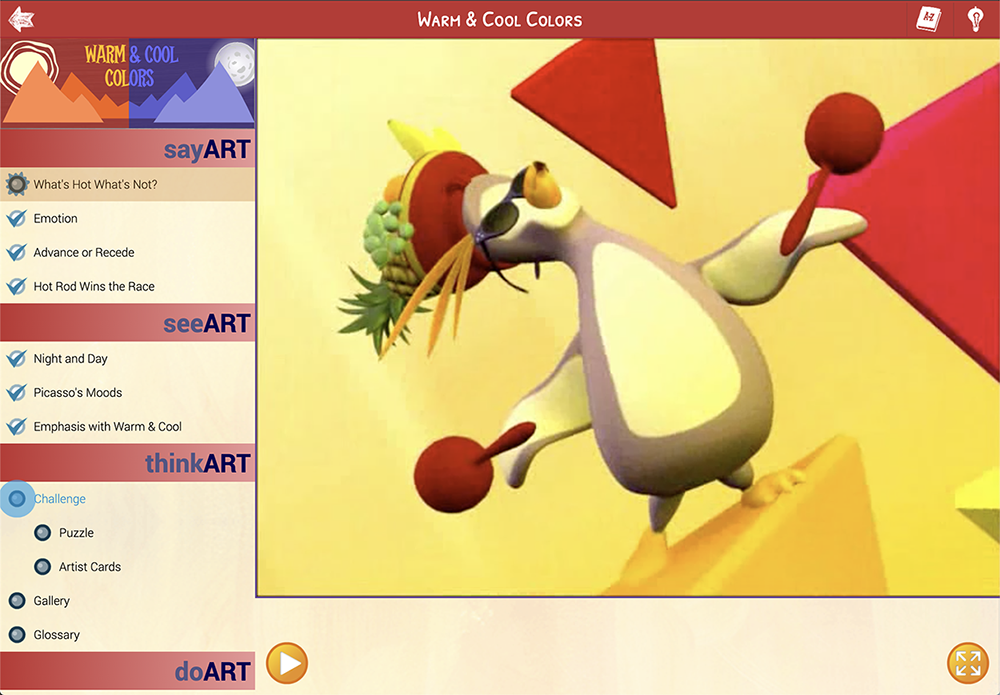Play the video with the orange play button
This screenshot has width=1000, height=695.
pos(287,663)
